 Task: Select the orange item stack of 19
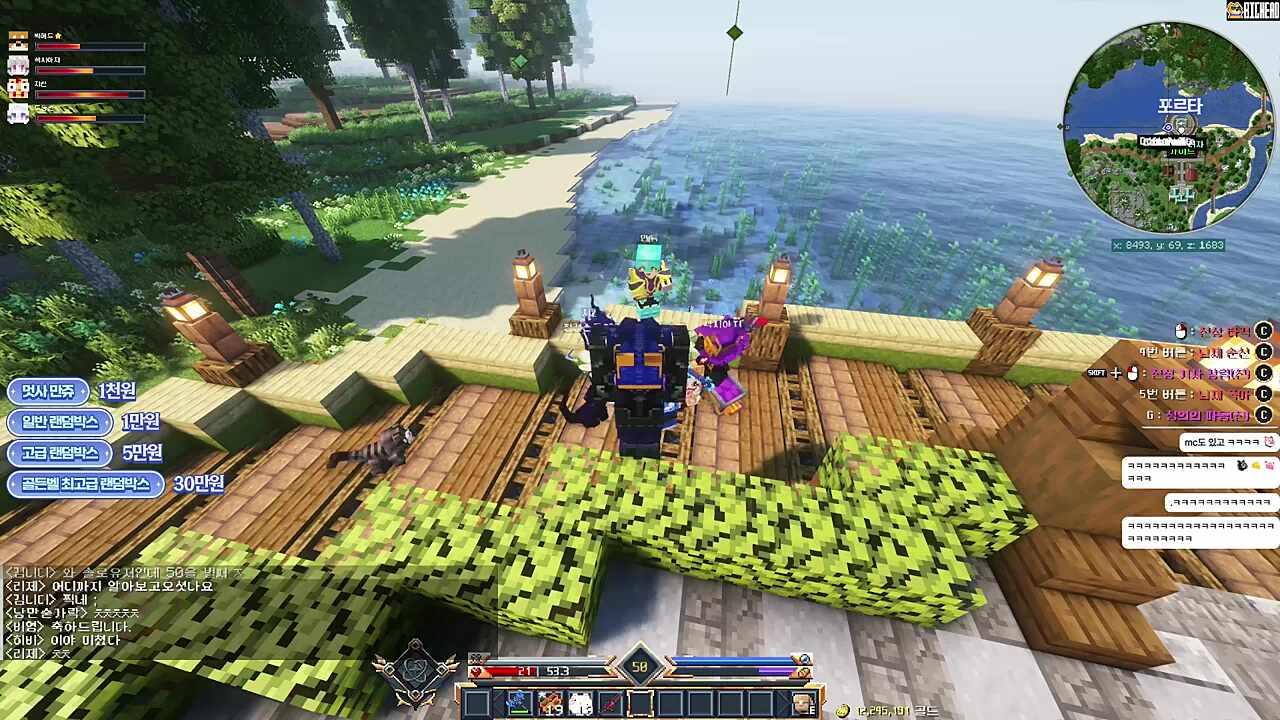point(548,703)
